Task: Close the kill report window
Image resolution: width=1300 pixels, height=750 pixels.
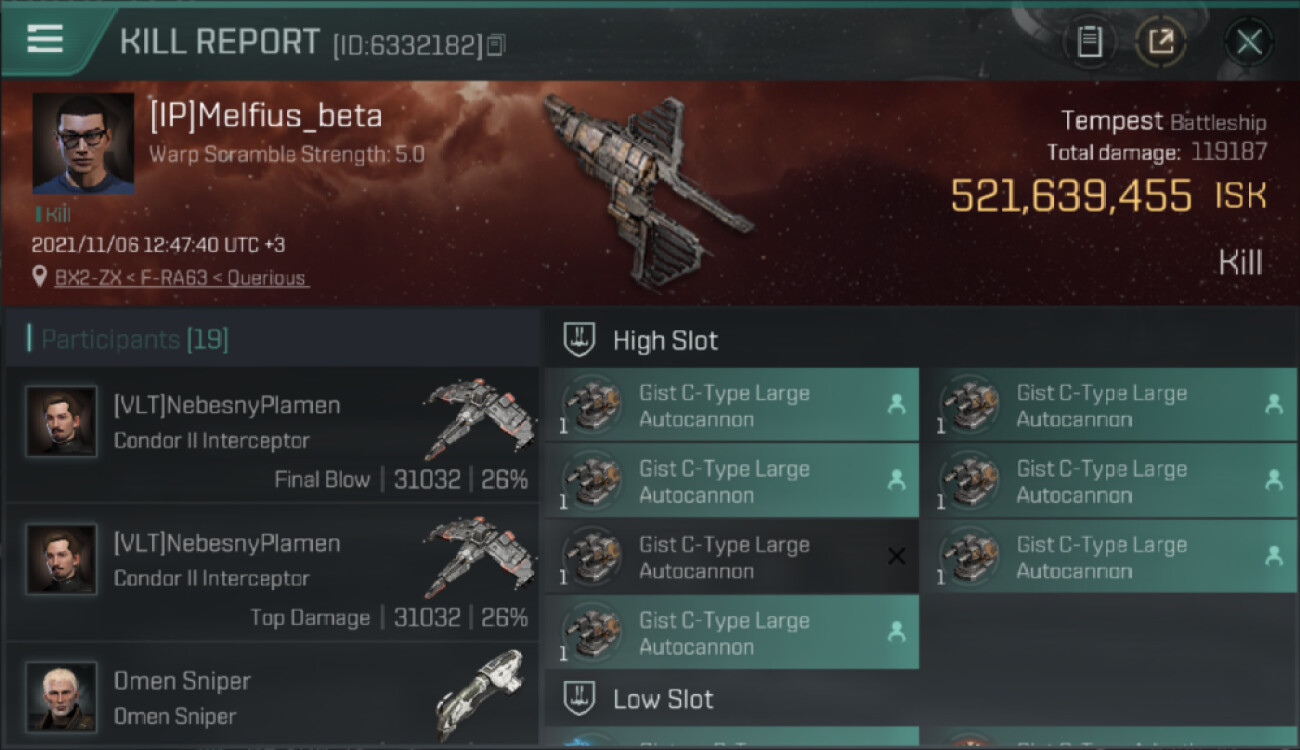Action: (x=1248, y=42)
